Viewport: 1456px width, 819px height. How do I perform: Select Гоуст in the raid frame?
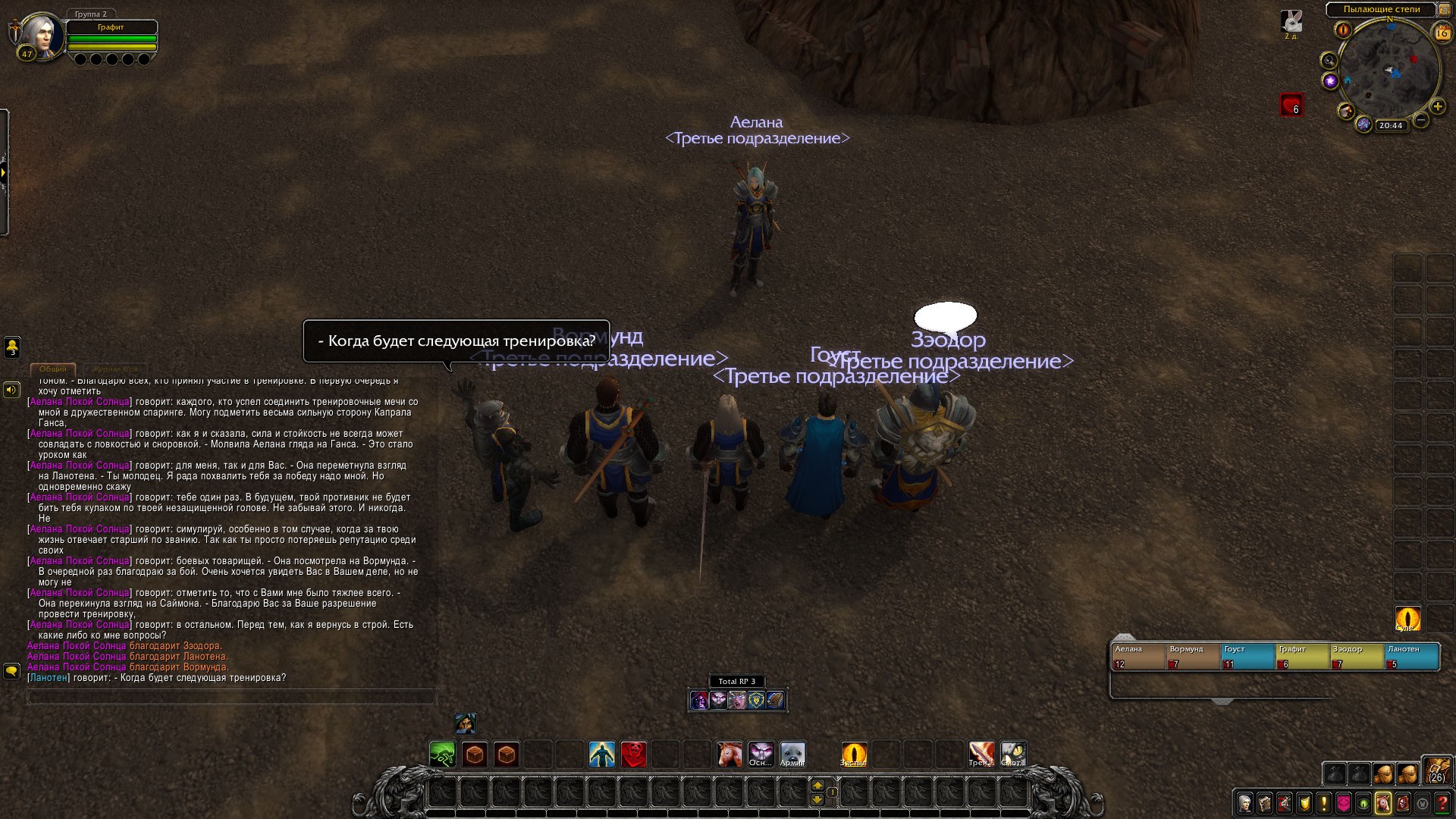pyautogui.click(x=1247, y=656)
